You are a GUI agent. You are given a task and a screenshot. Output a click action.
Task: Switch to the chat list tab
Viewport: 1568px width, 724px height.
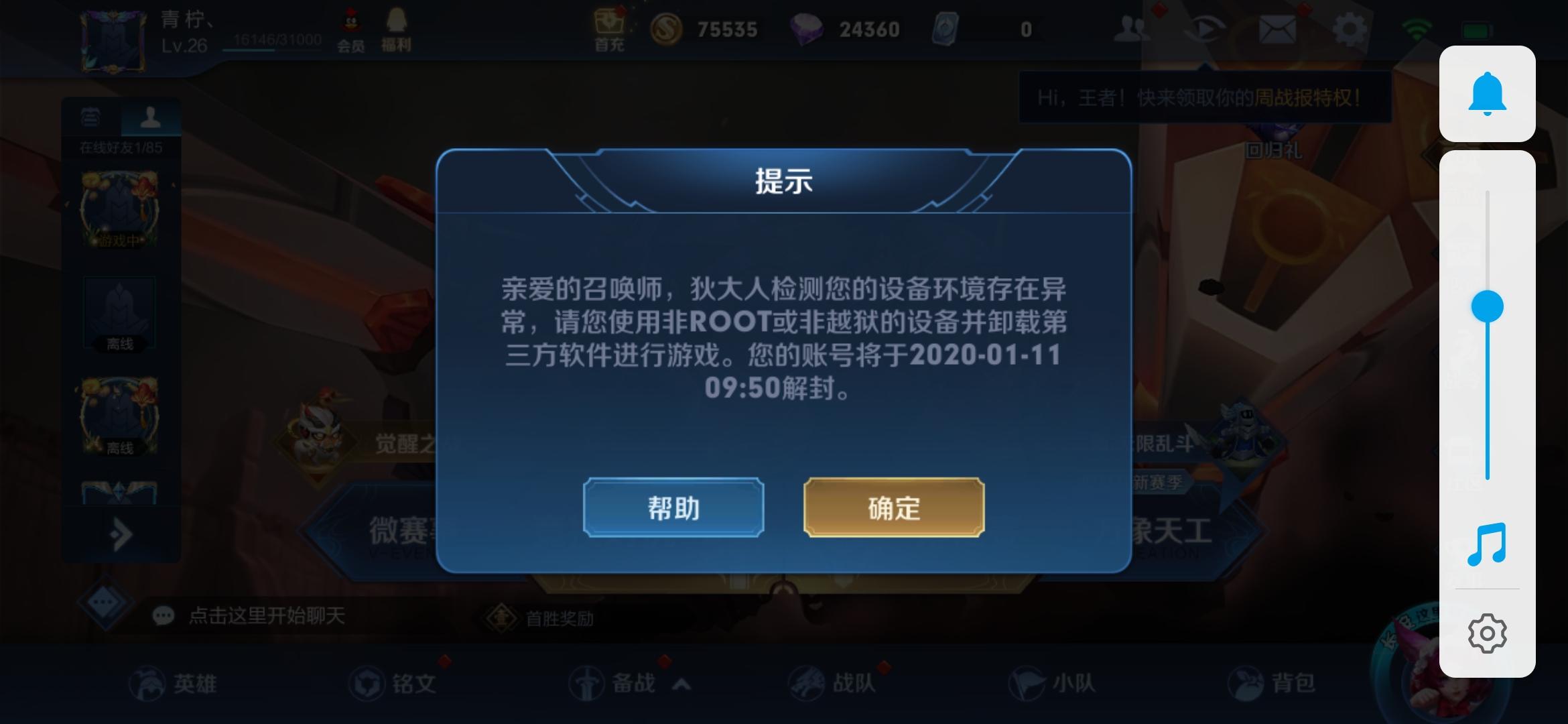pos(90,118)
